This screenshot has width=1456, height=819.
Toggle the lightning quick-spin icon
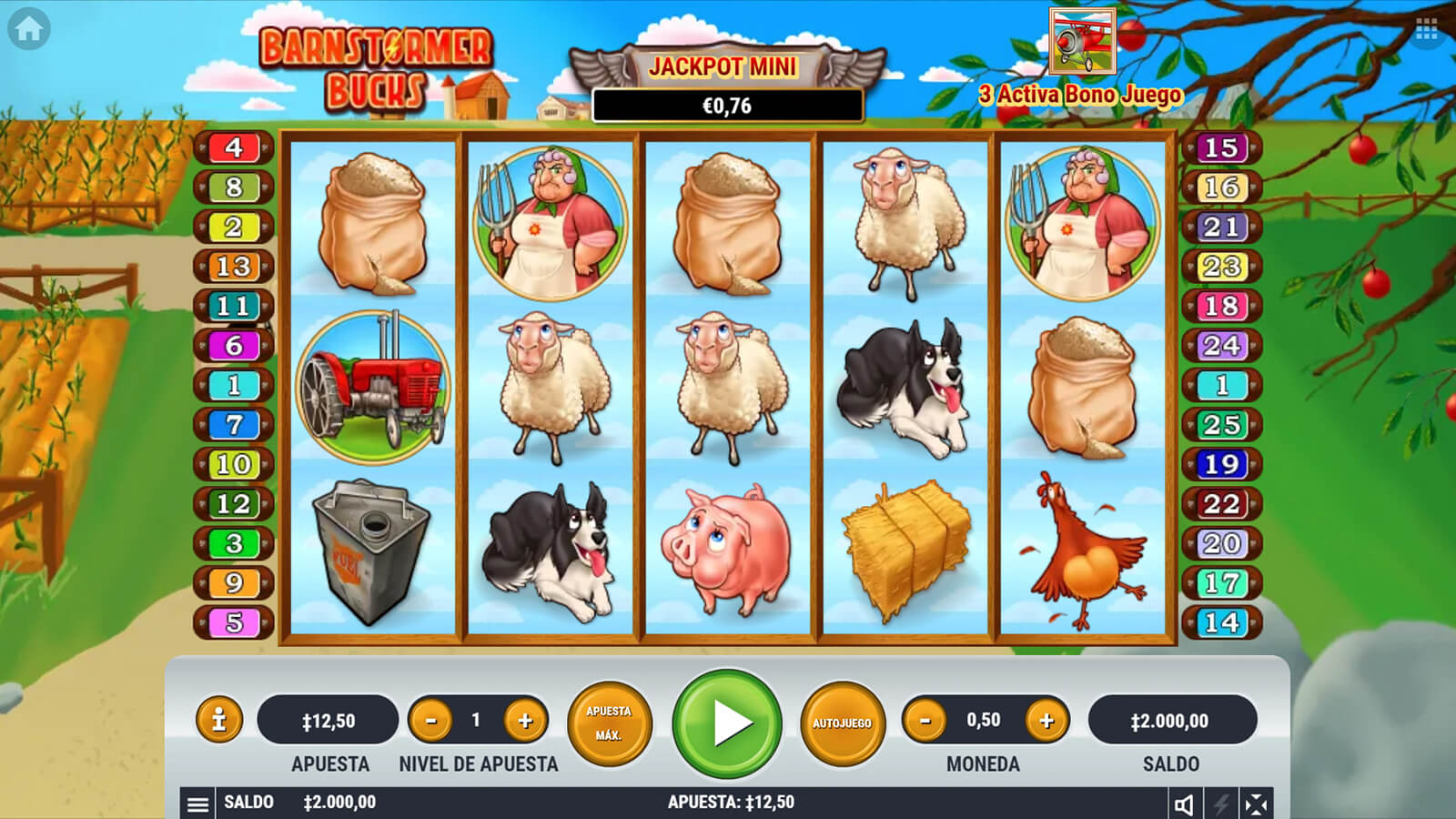[x=1220, y=804]
